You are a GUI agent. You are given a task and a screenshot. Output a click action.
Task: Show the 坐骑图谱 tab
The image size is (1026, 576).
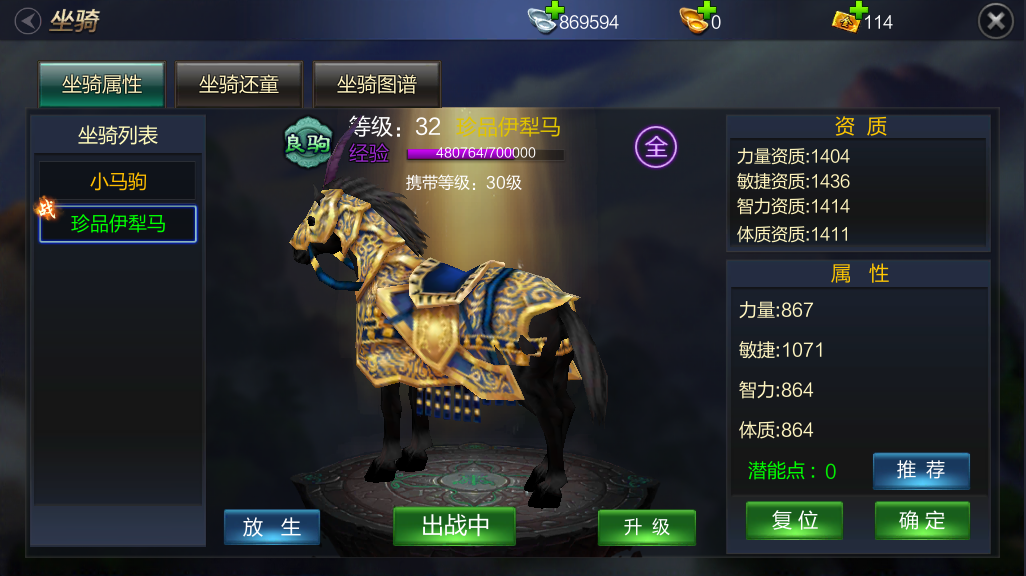[377, 85]
